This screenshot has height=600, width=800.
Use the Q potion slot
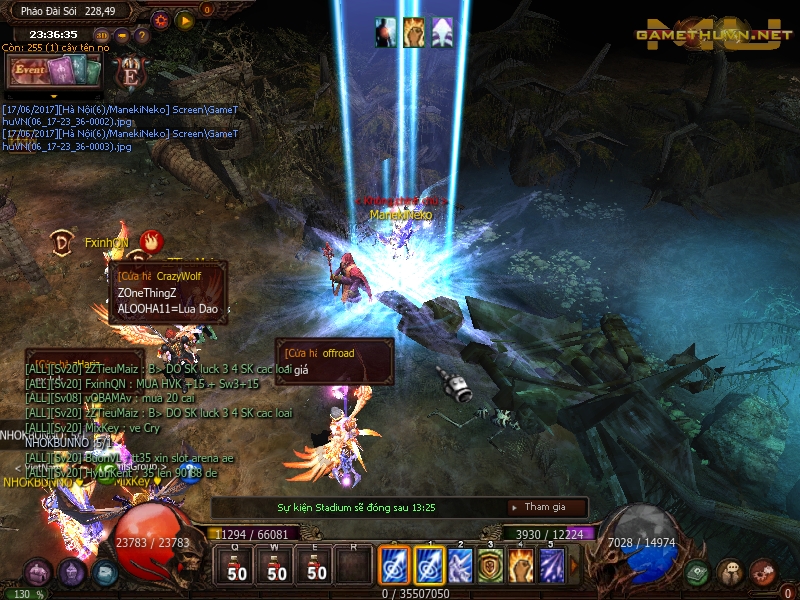237,567
